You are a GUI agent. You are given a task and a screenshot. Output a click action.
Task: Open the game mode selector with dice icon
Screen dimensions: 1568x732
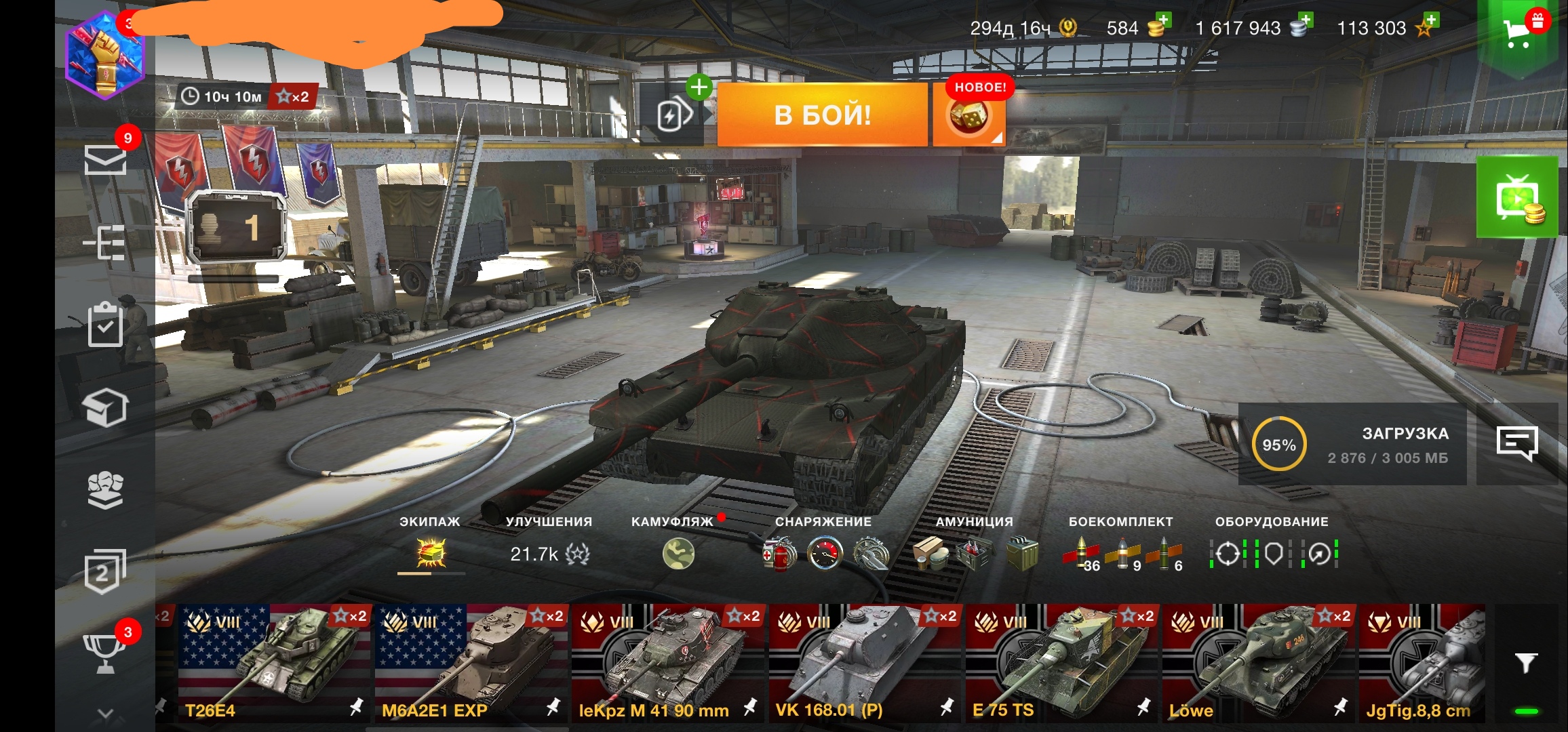coord(968,117)
